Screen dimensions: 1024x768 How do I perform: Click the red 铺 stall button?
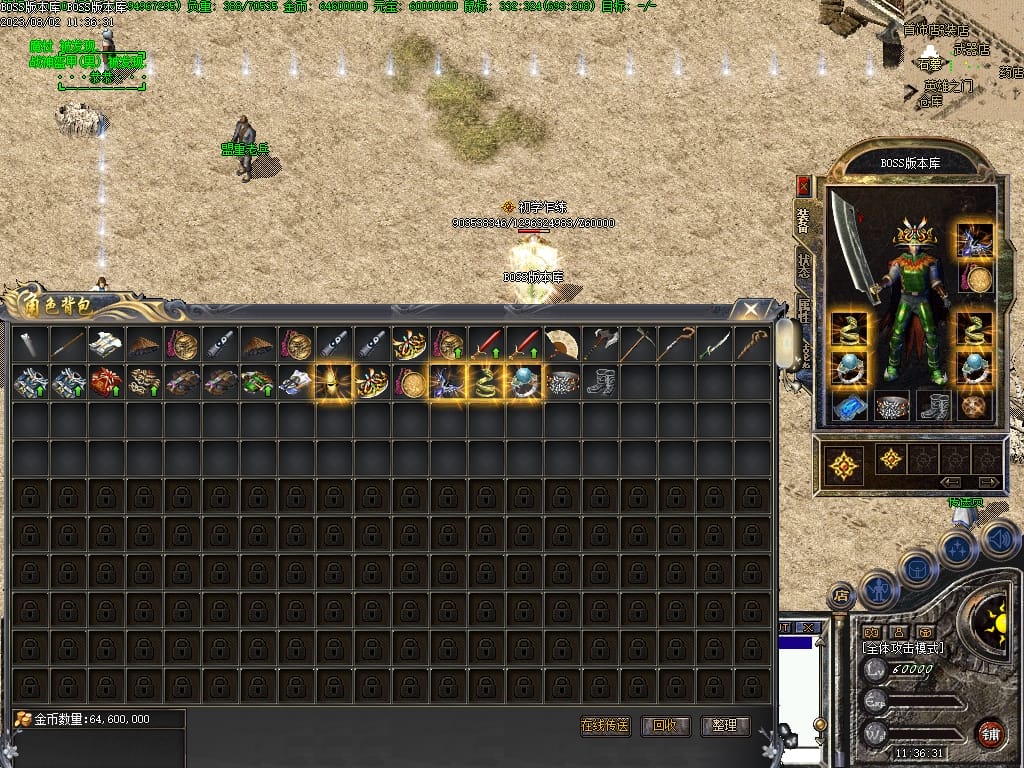point(990,733)
